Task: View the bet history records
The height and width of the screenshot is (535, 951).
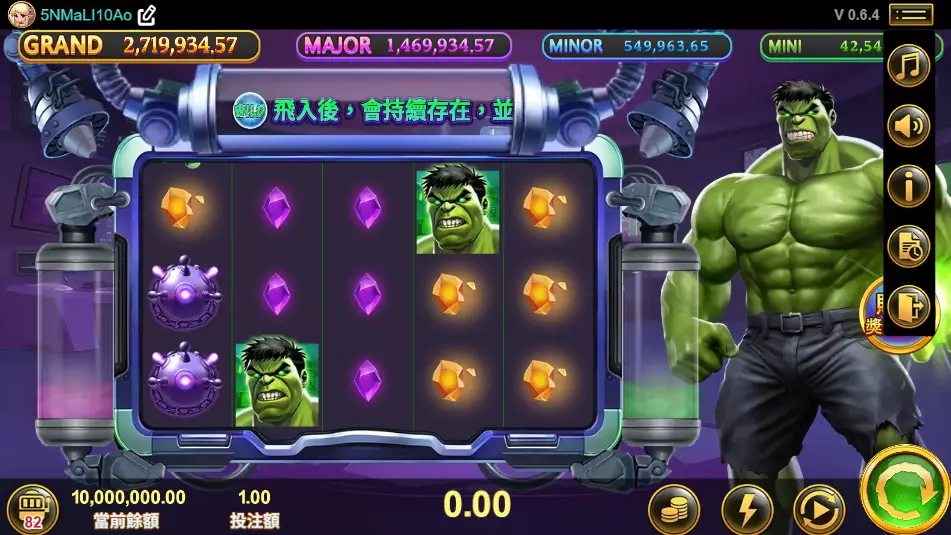Action: point(909,246)
